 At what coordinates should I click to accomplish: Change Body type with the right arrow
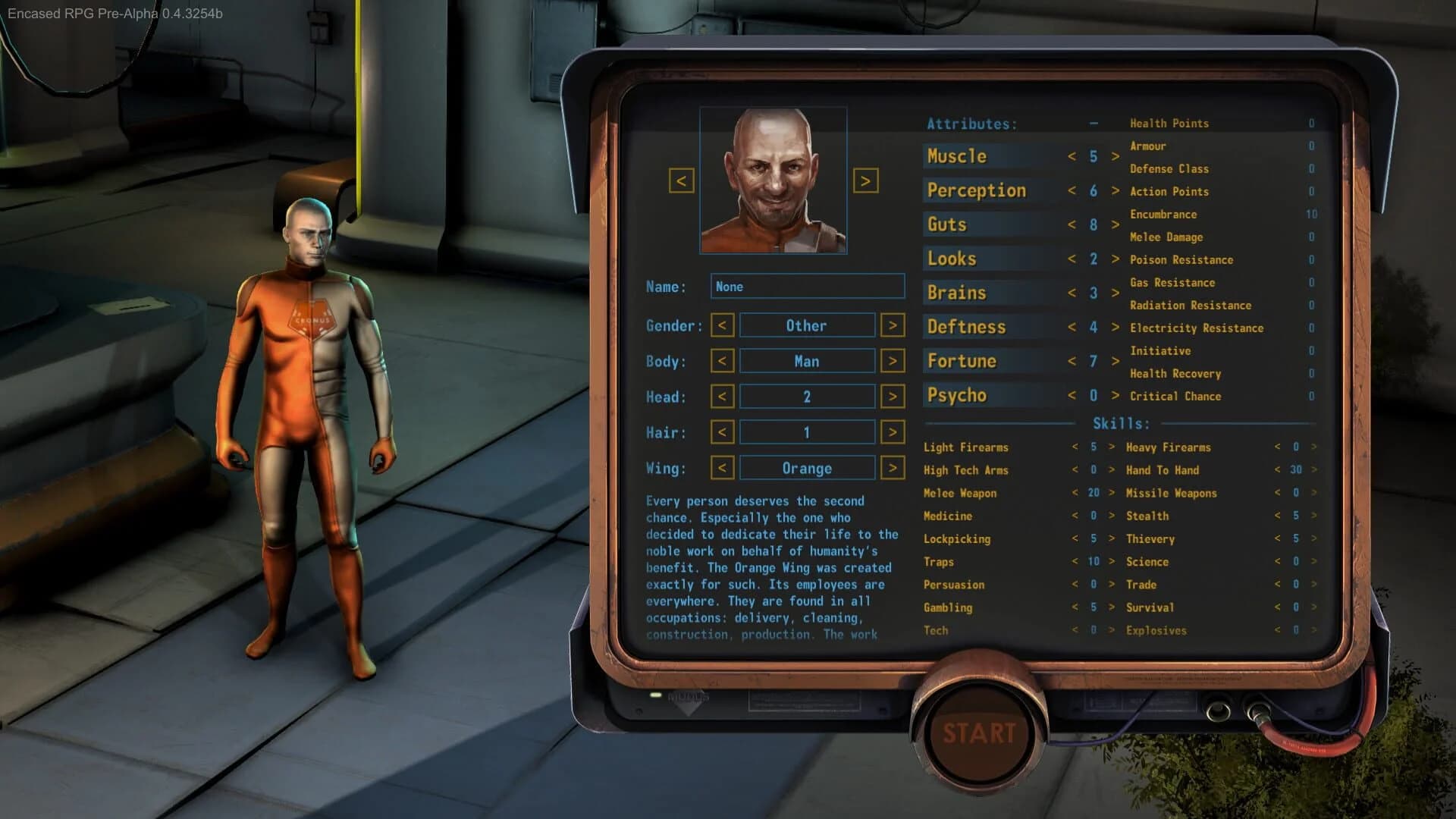893,360
